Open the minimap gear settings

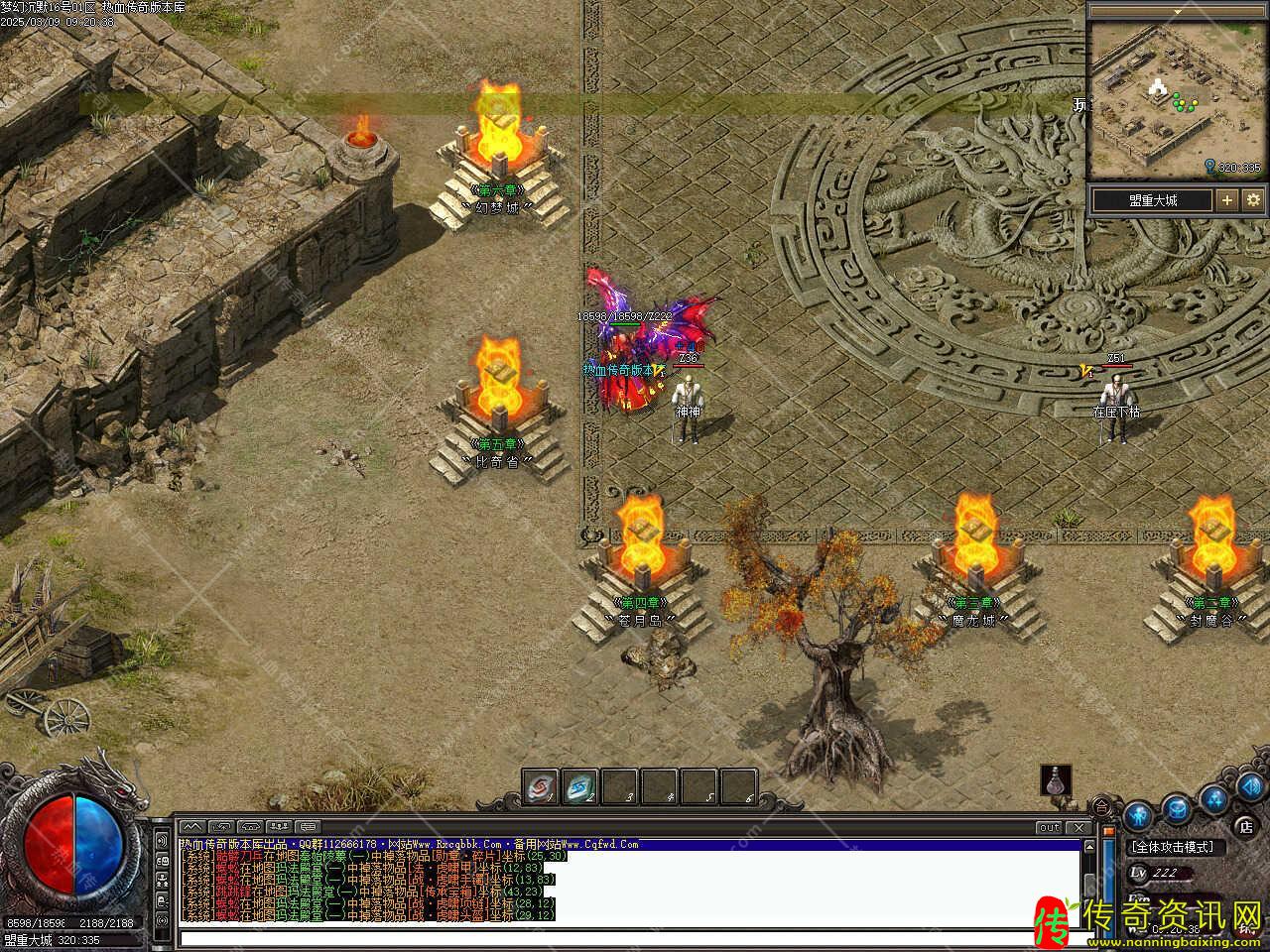coord(1253,199)
